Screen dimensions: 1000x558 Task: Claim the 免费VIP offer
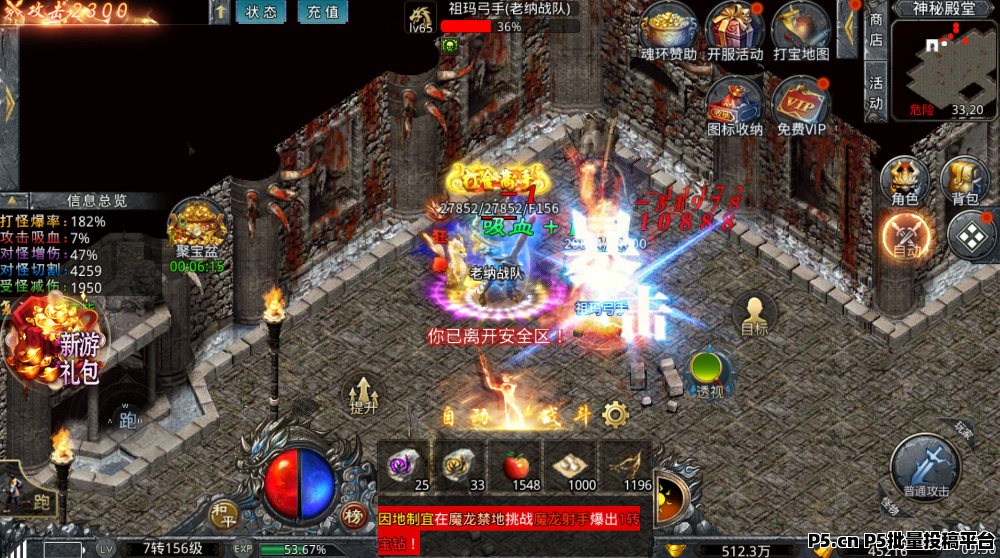(x=801, y=101)
